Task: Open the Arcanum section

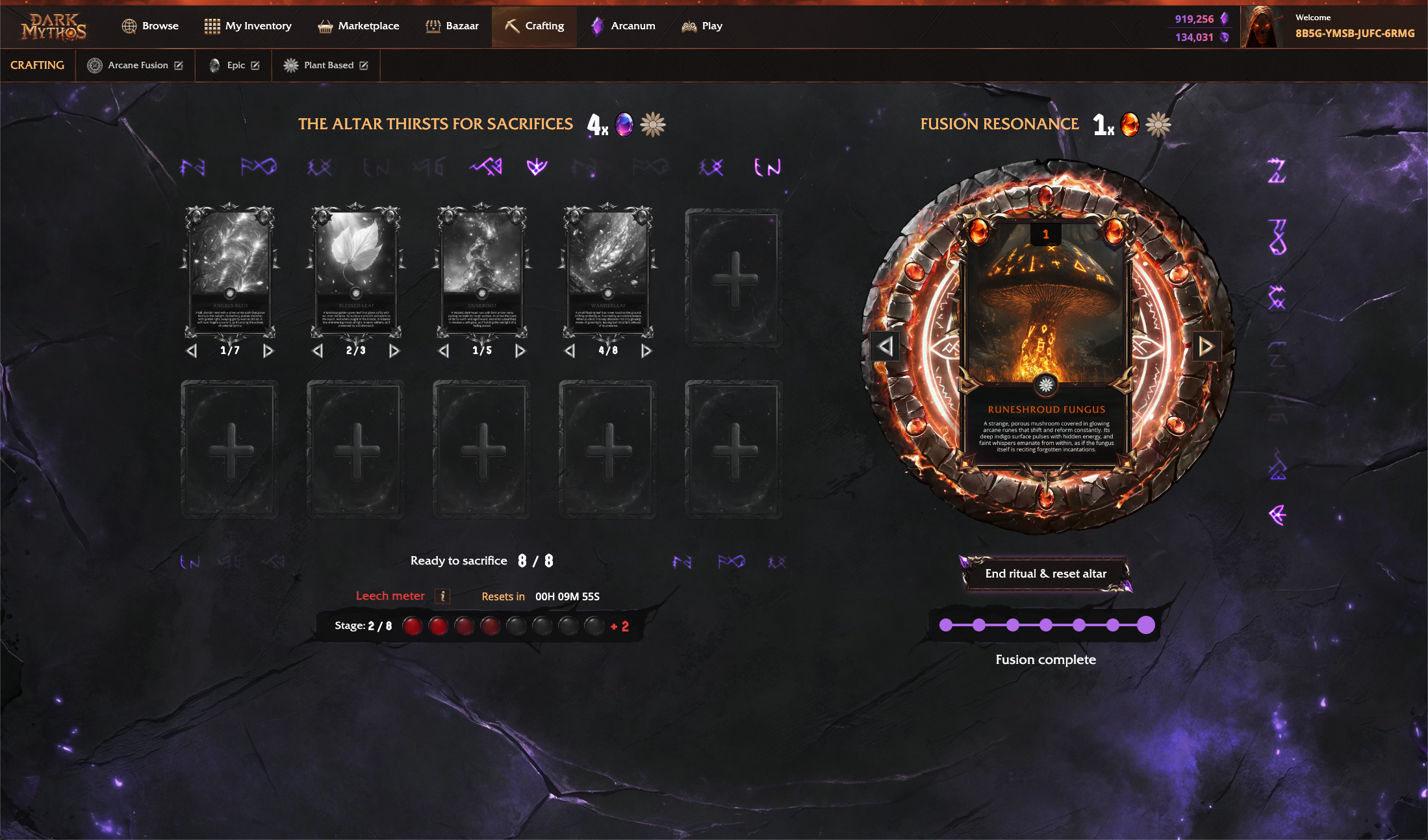Action: (622, 26)
